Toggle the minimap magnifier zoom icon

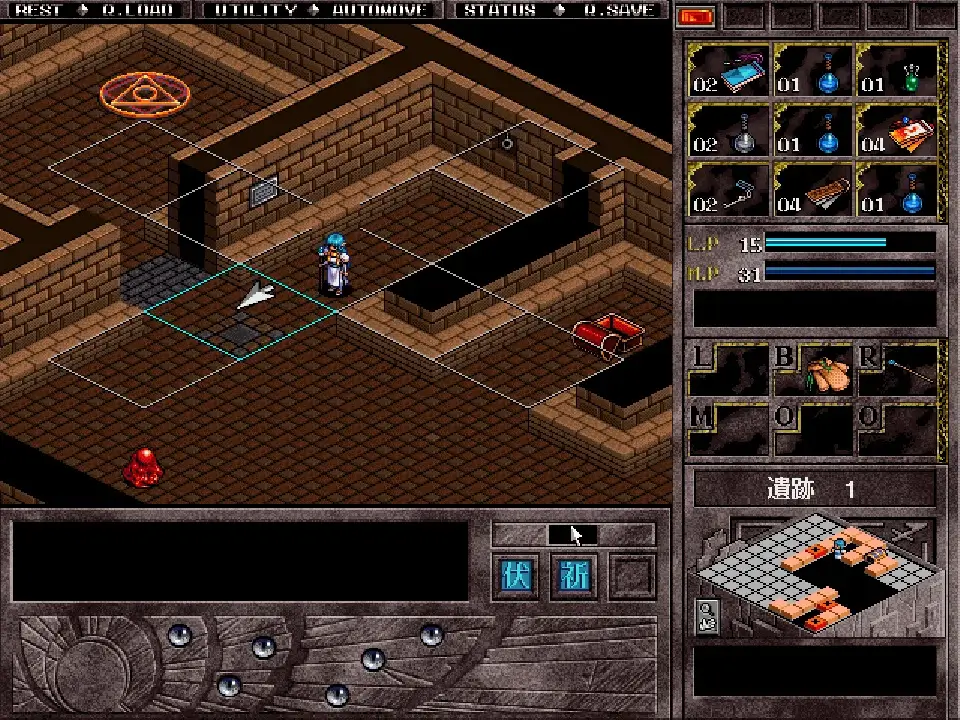coord(705,615)
